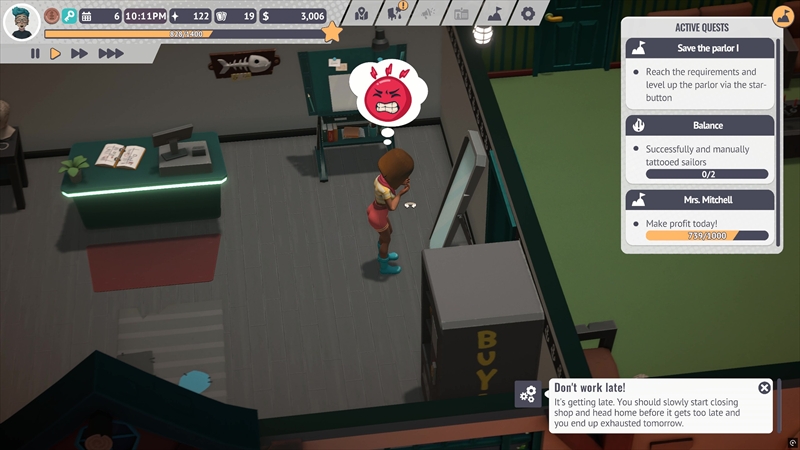Screen dimensions: 800x450
Task: Toggle the orange quest panel button
Action: 782,17
